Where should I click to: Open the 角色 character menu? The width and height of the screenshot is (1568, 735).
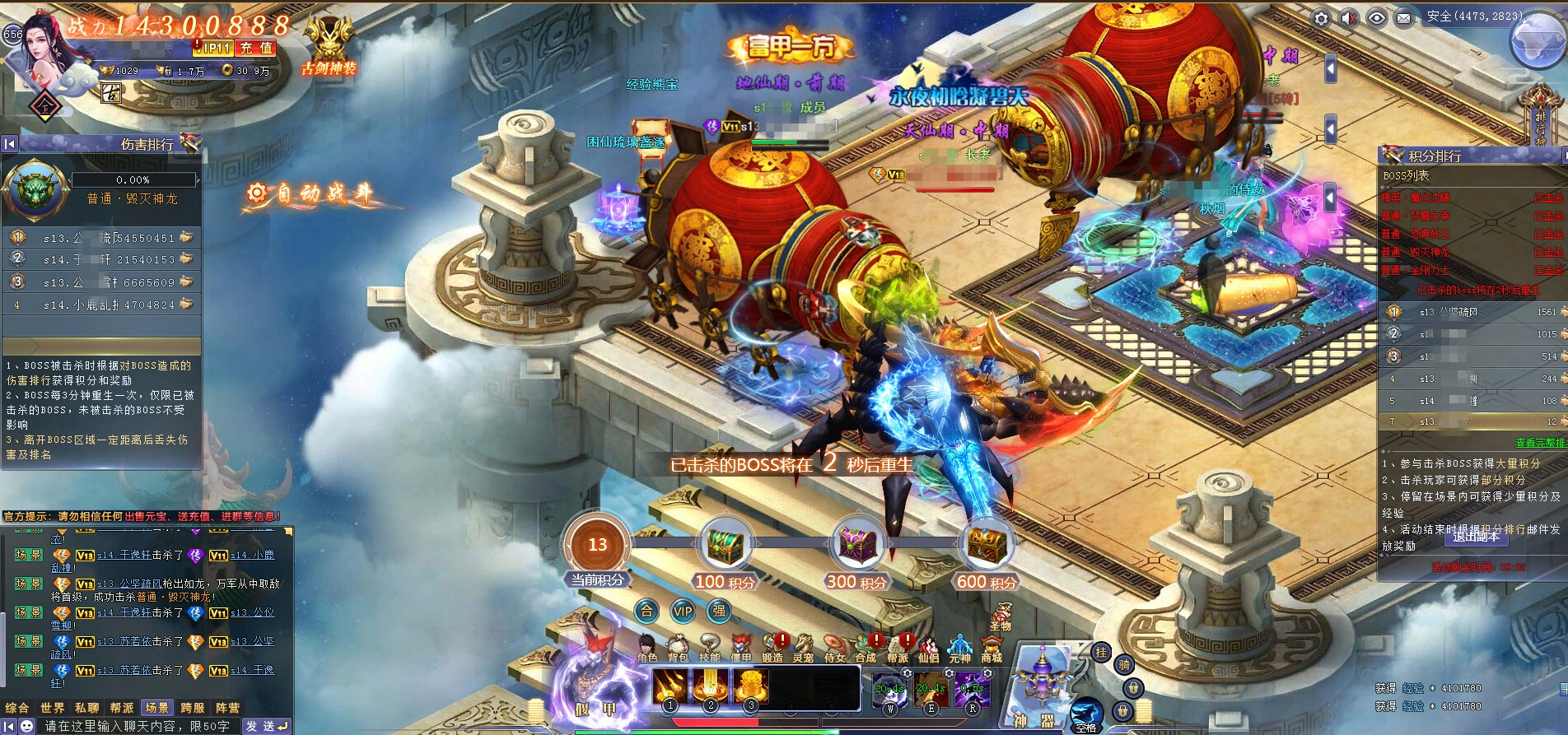[x=647, y=647]
